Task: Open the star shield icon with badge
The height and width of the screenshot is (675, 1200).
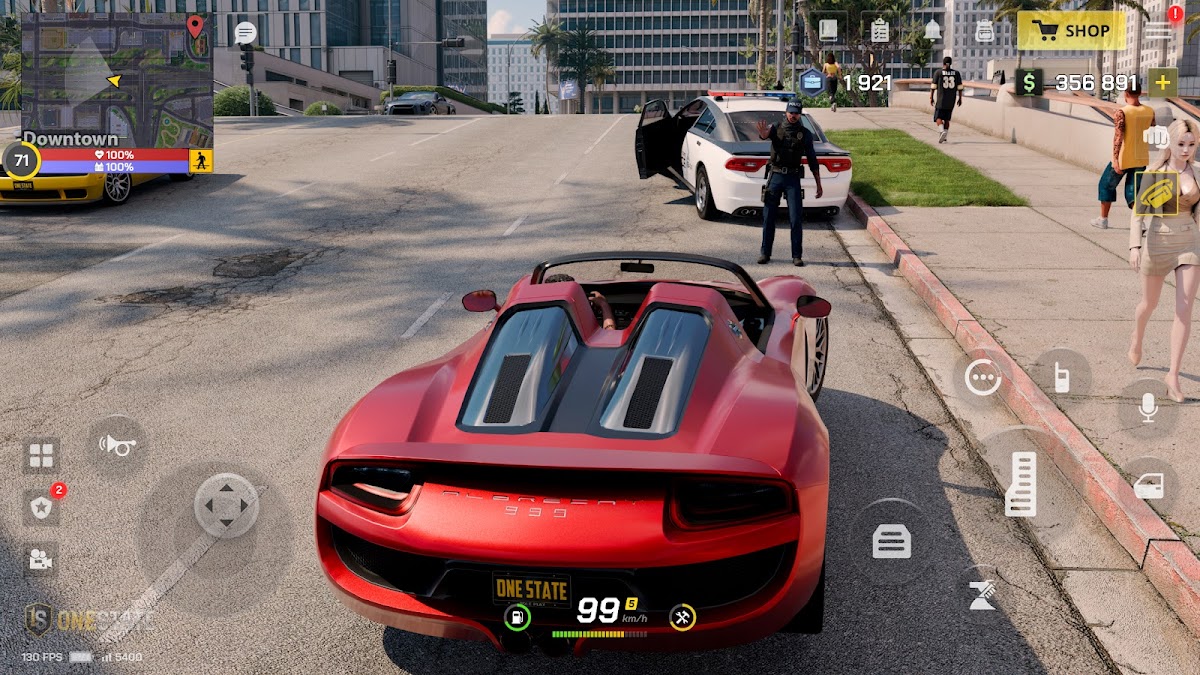Action: (41, 508)
